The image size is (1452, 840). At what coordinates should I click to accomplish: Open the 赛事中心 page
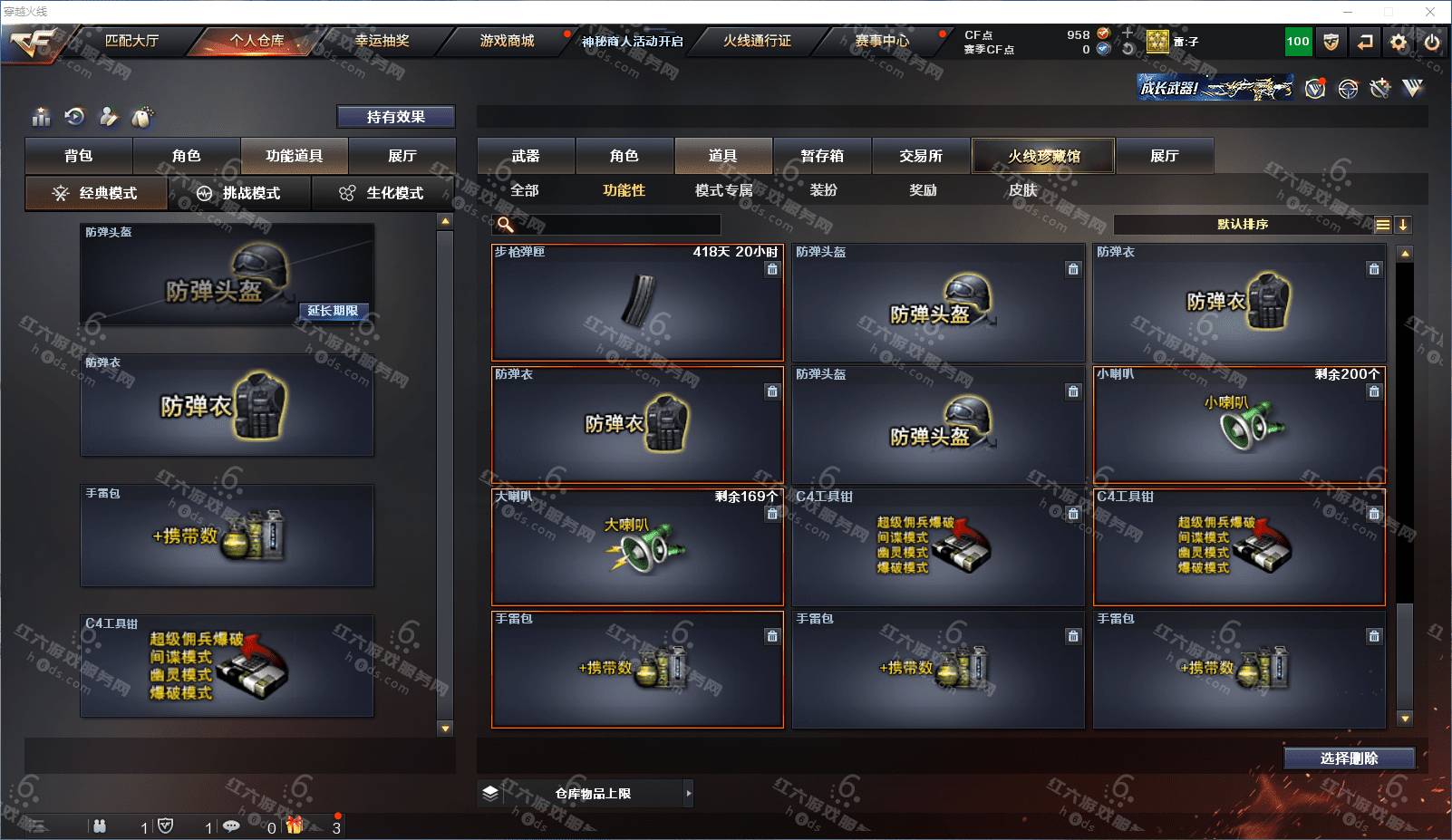coord(882,41)
